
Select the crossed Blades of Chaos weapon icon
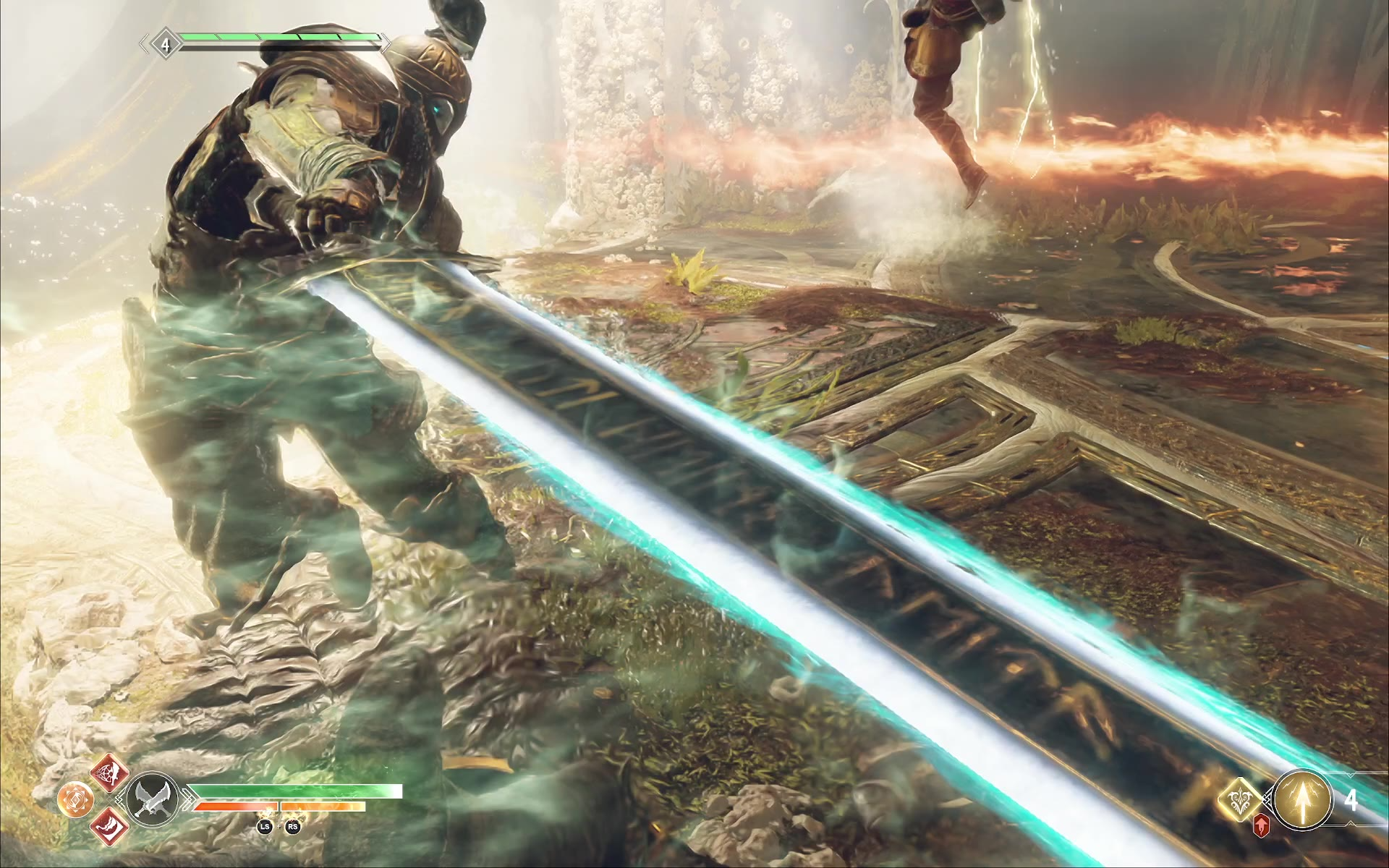(153, 799)
